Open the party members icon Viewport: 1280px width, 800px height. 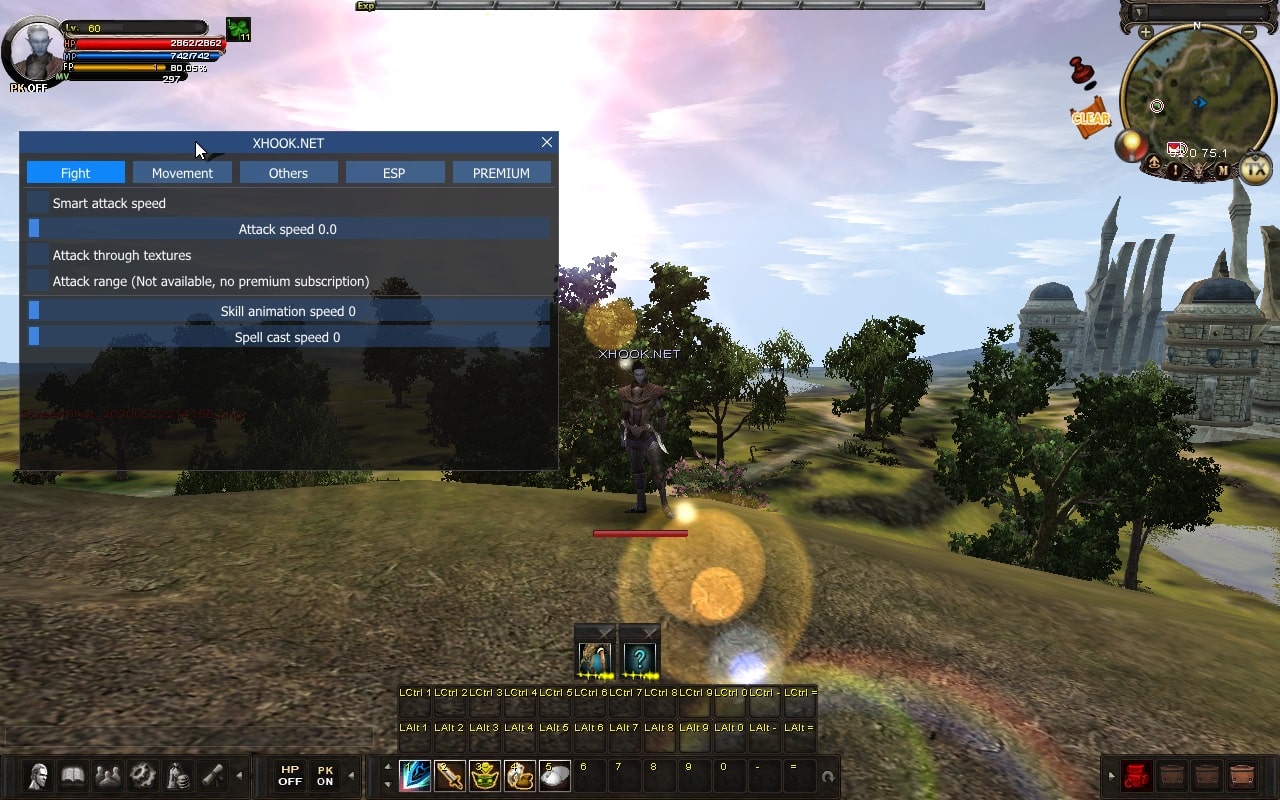[x=107, y=775]
